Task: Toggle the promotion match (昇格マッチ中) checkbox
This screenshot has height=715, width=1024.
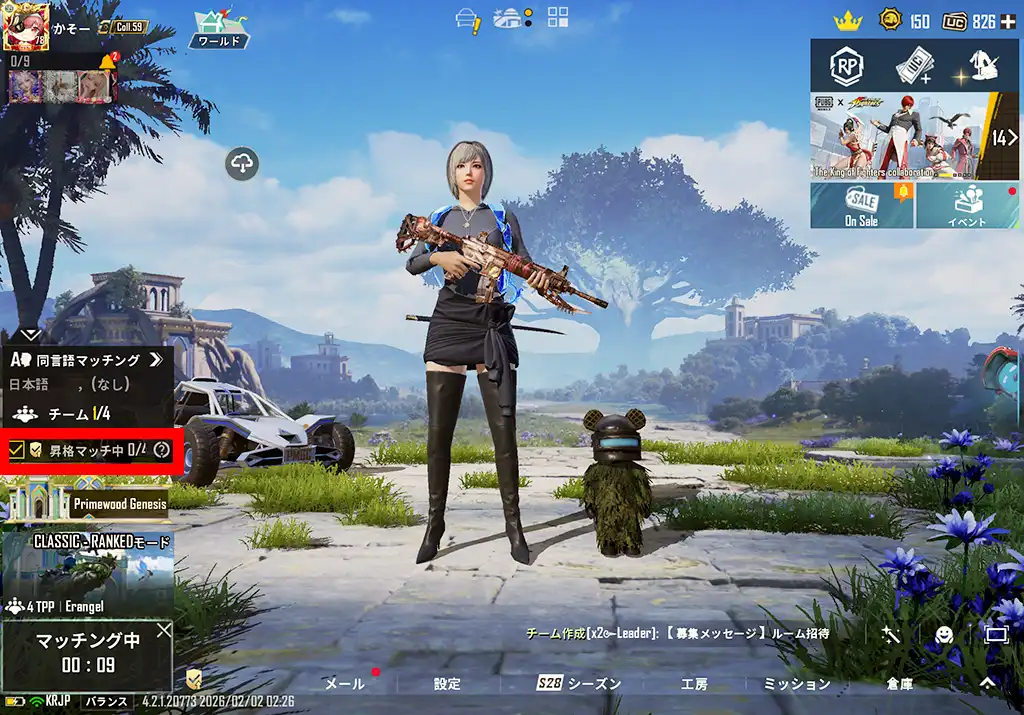Action: click(16, 451)
